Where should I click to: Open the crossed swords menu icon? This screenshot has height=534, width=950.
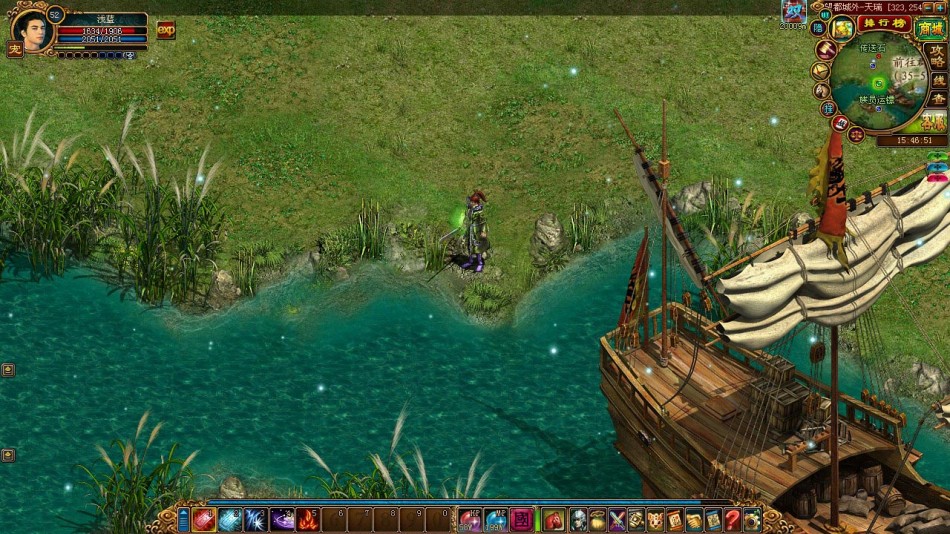(617, 519)
